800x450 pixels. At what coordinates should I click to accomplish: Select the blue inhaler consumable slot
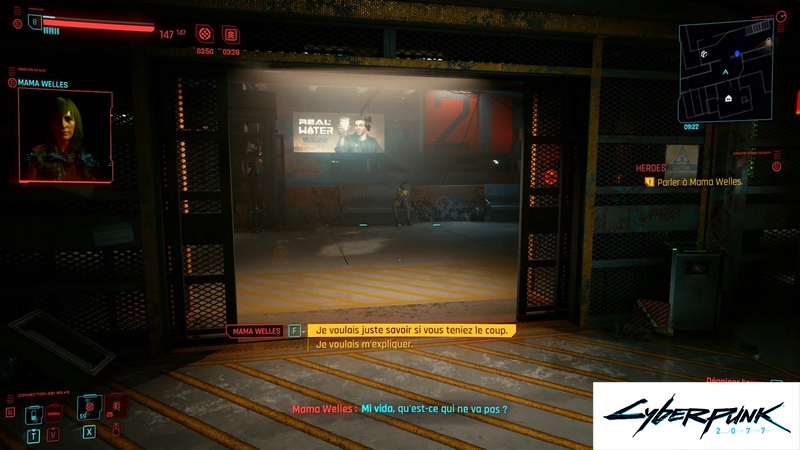tap(33, 413)
